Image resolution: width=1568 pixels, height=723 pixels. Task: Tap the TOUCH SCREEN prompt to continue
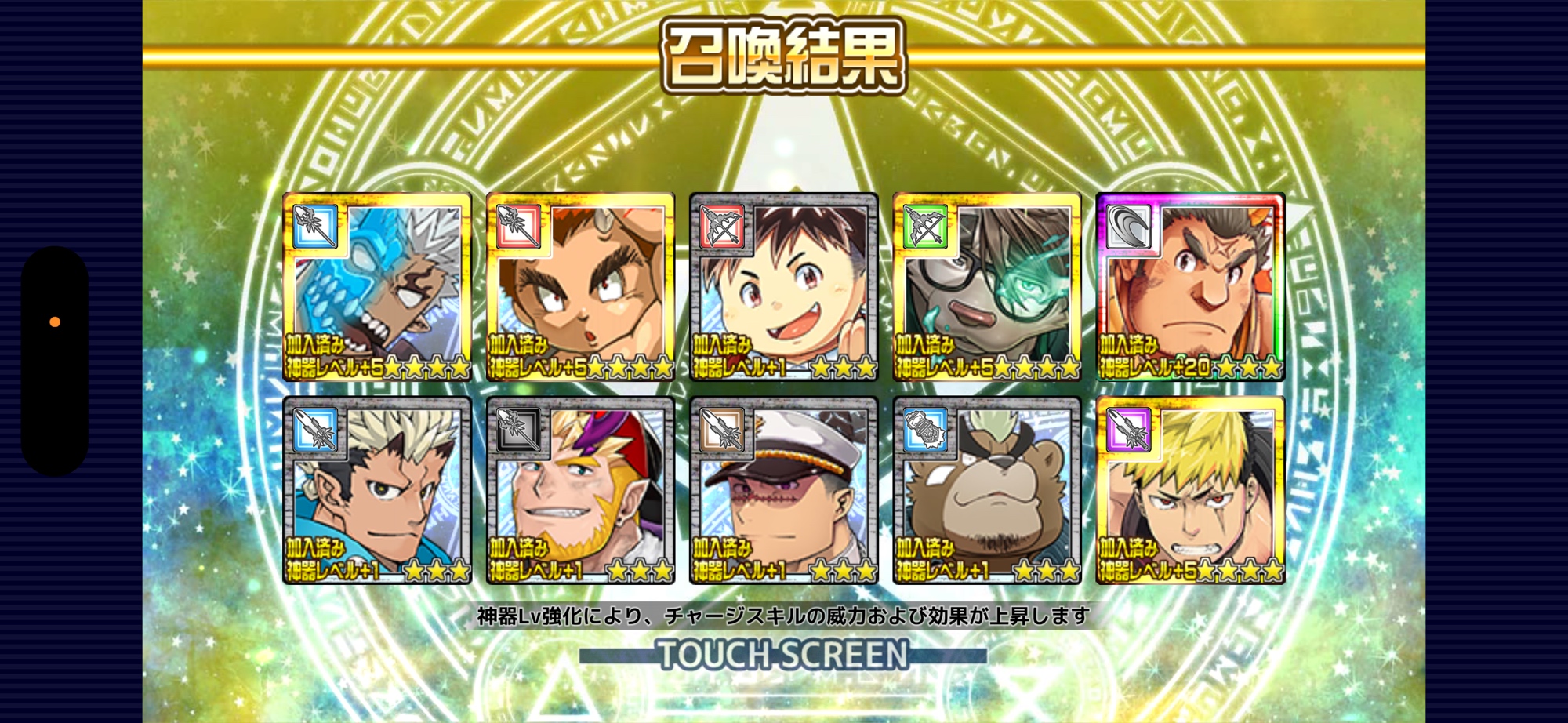point(782,655)
